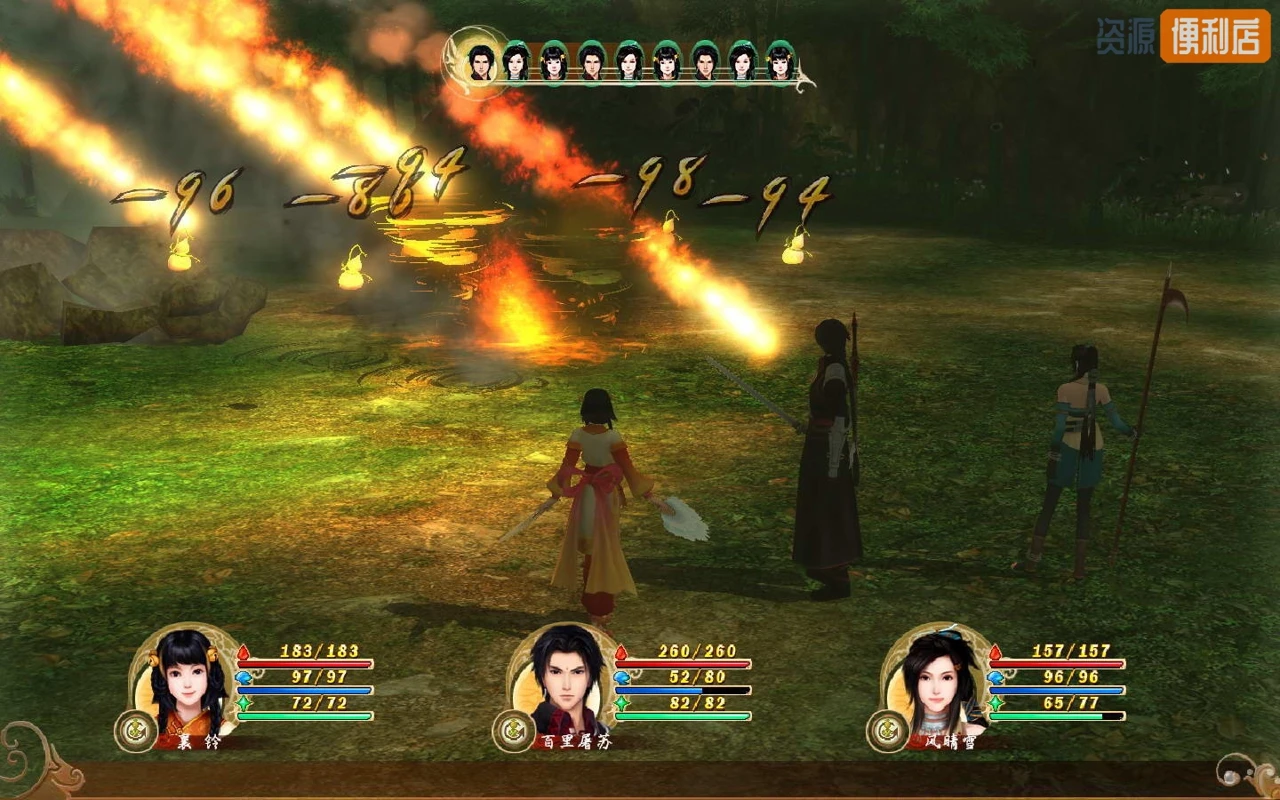Click the round gold emblem beside Xiangling's portrait

pos(135,731)
